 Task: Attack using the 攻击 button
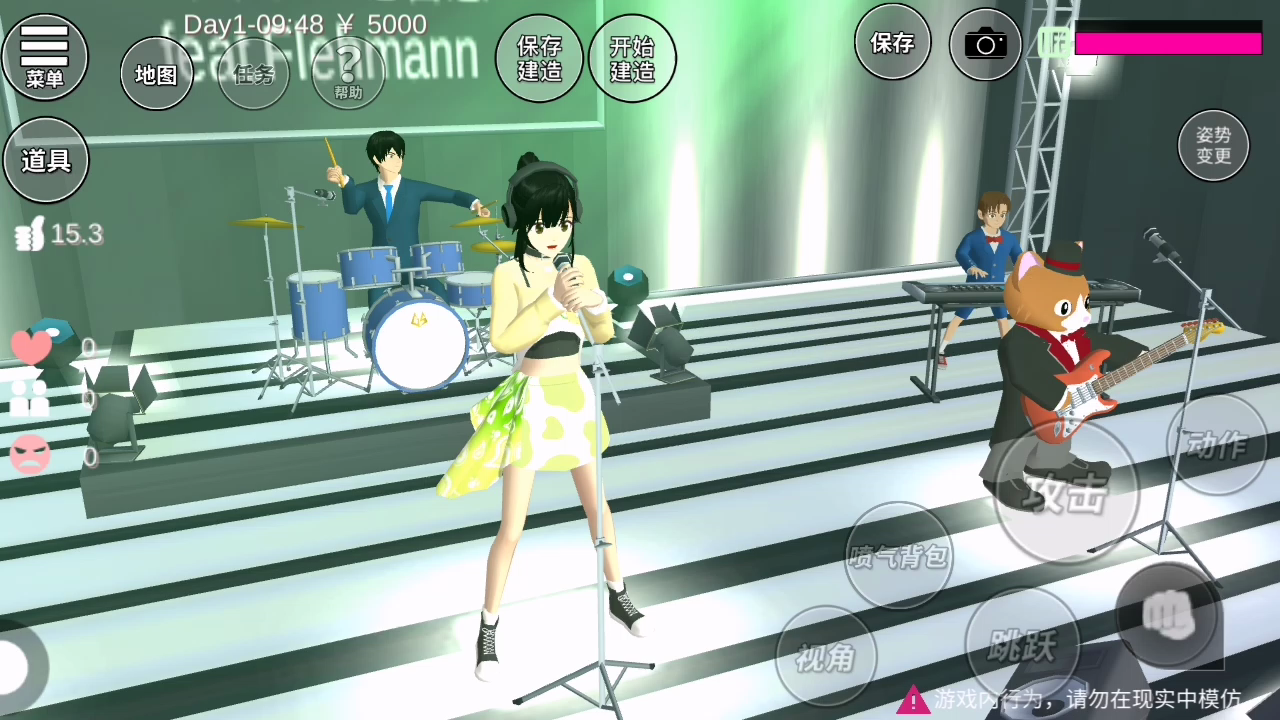point(1067,491)
